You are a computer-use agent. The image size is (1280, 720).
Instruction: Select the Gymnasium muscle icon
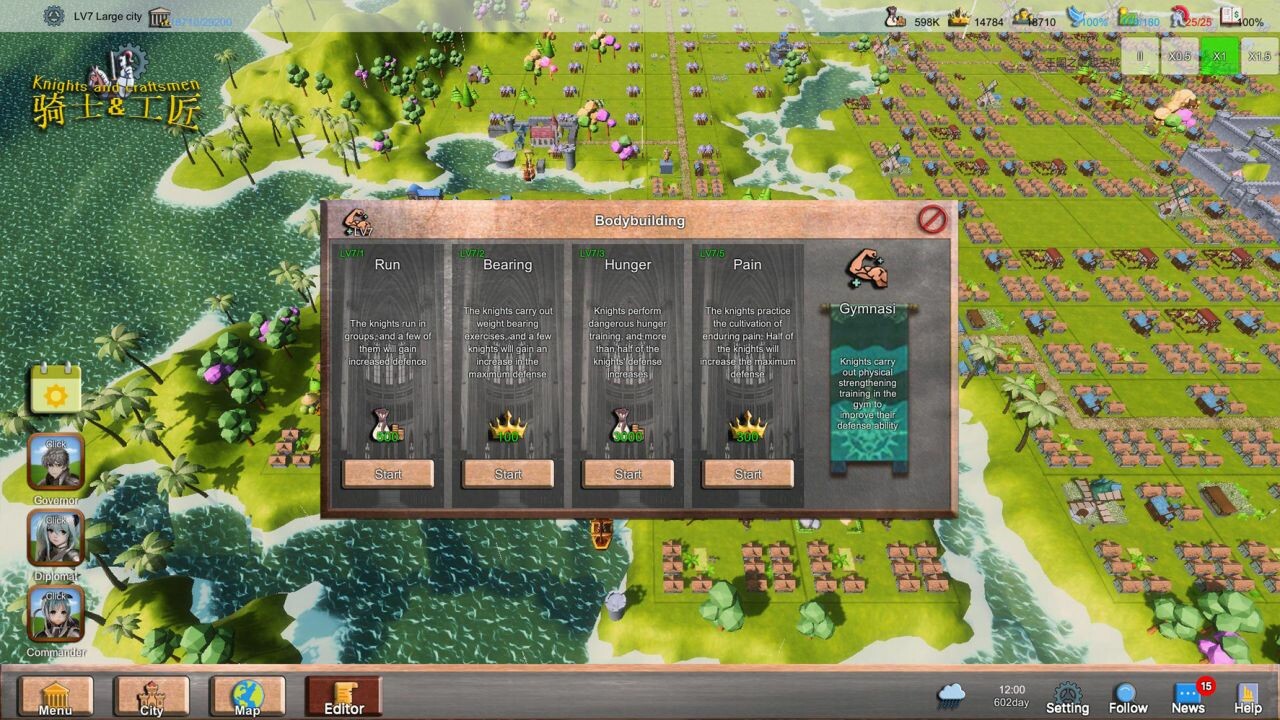tap(866, 270)
